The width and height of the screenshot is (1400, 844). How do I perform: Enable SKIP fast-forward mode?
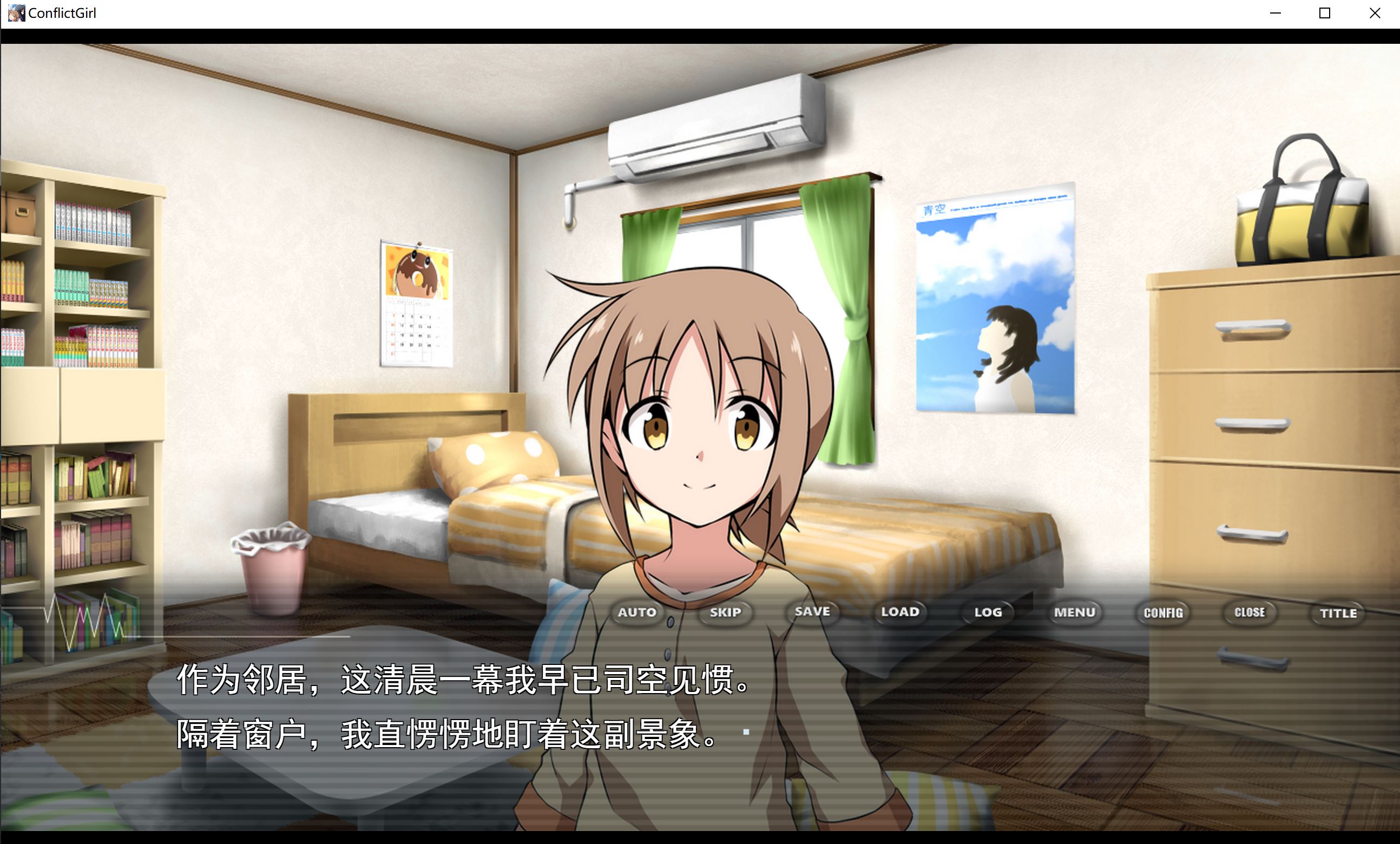click(725, 612)
